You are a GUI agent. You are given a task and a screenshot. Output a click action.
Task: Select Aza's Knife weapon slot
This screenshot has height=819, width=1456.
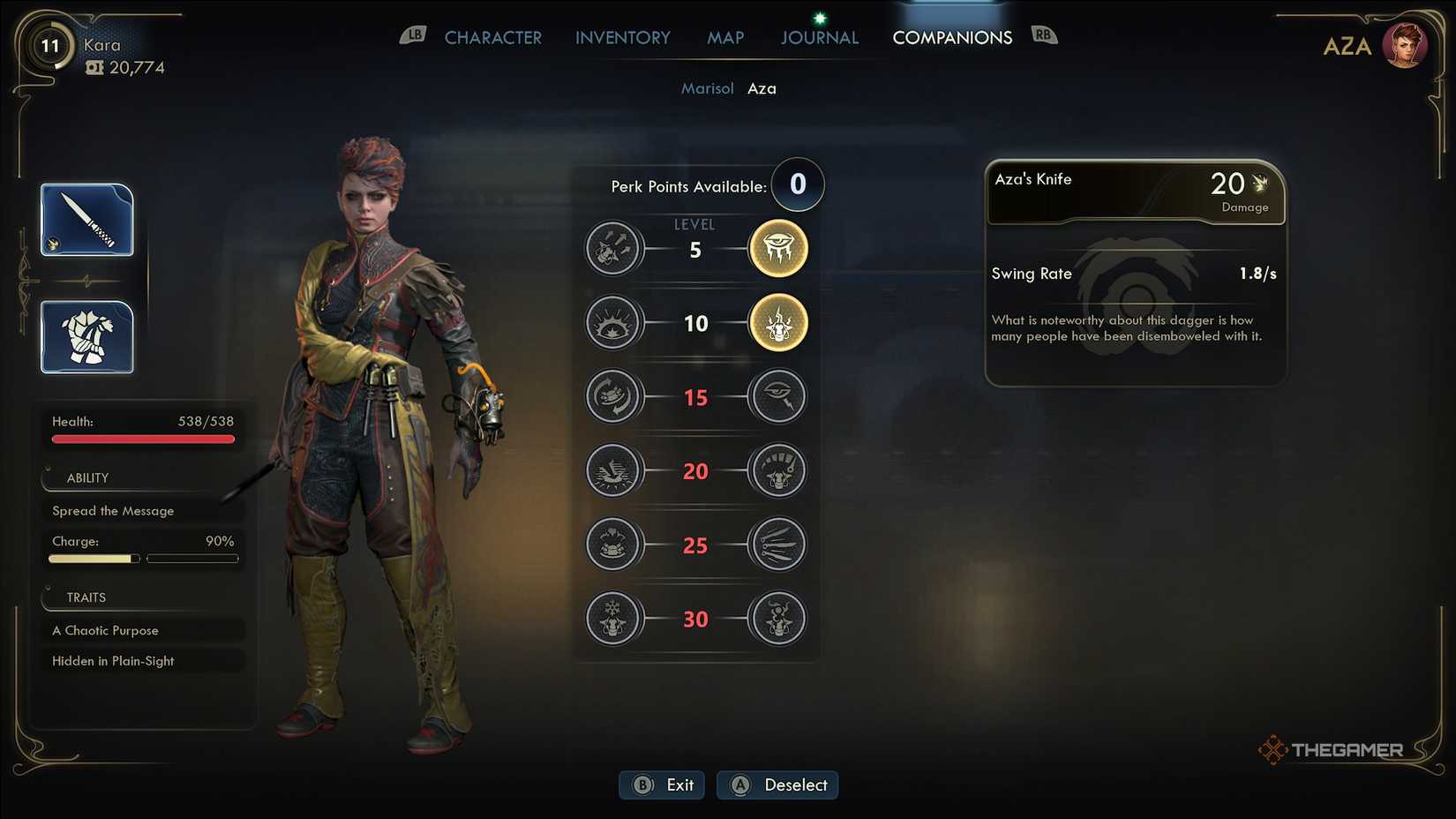tap(87, 220)
